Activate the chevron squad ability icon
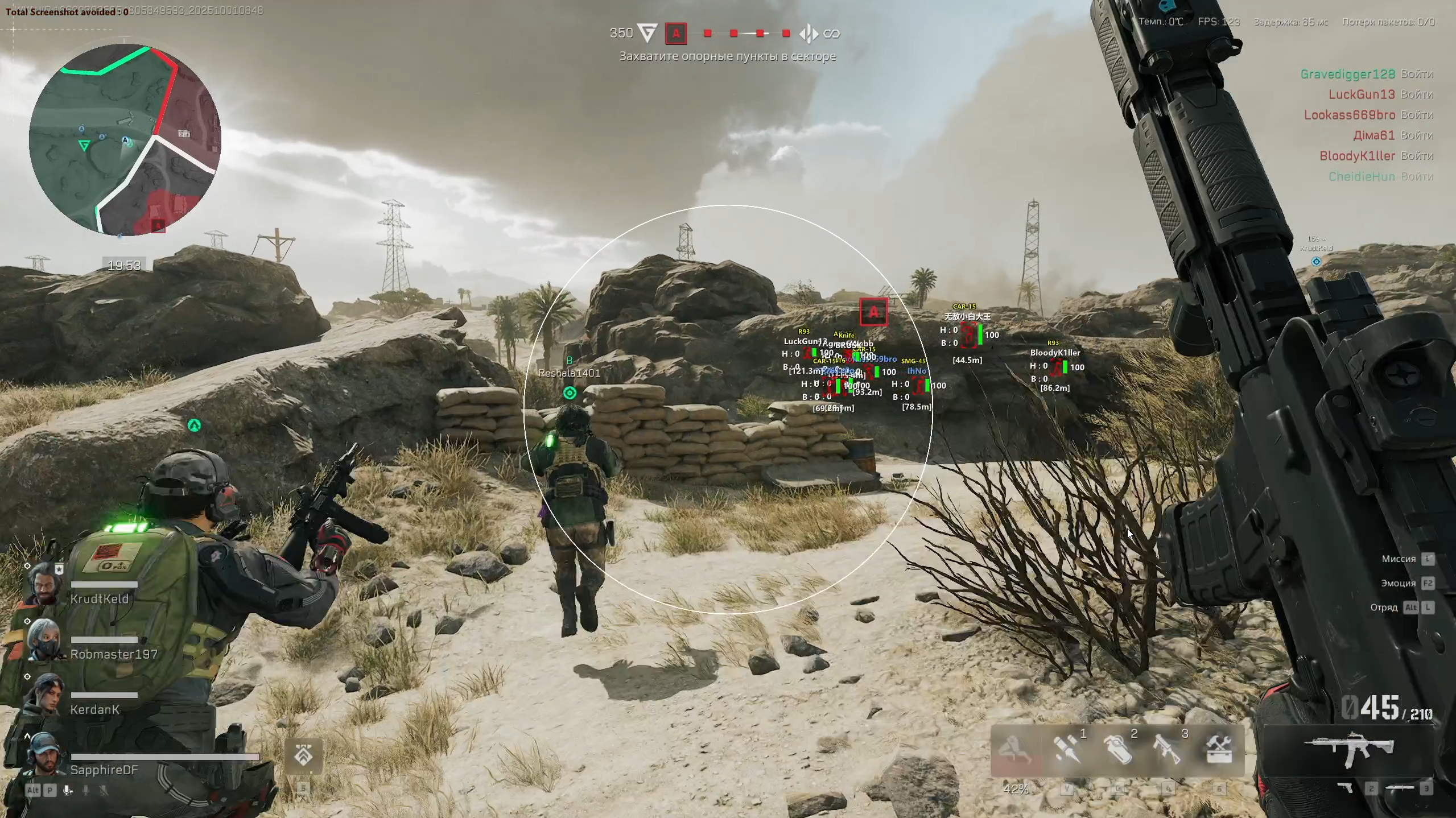The image size is (1456, 818). [303, 756]
